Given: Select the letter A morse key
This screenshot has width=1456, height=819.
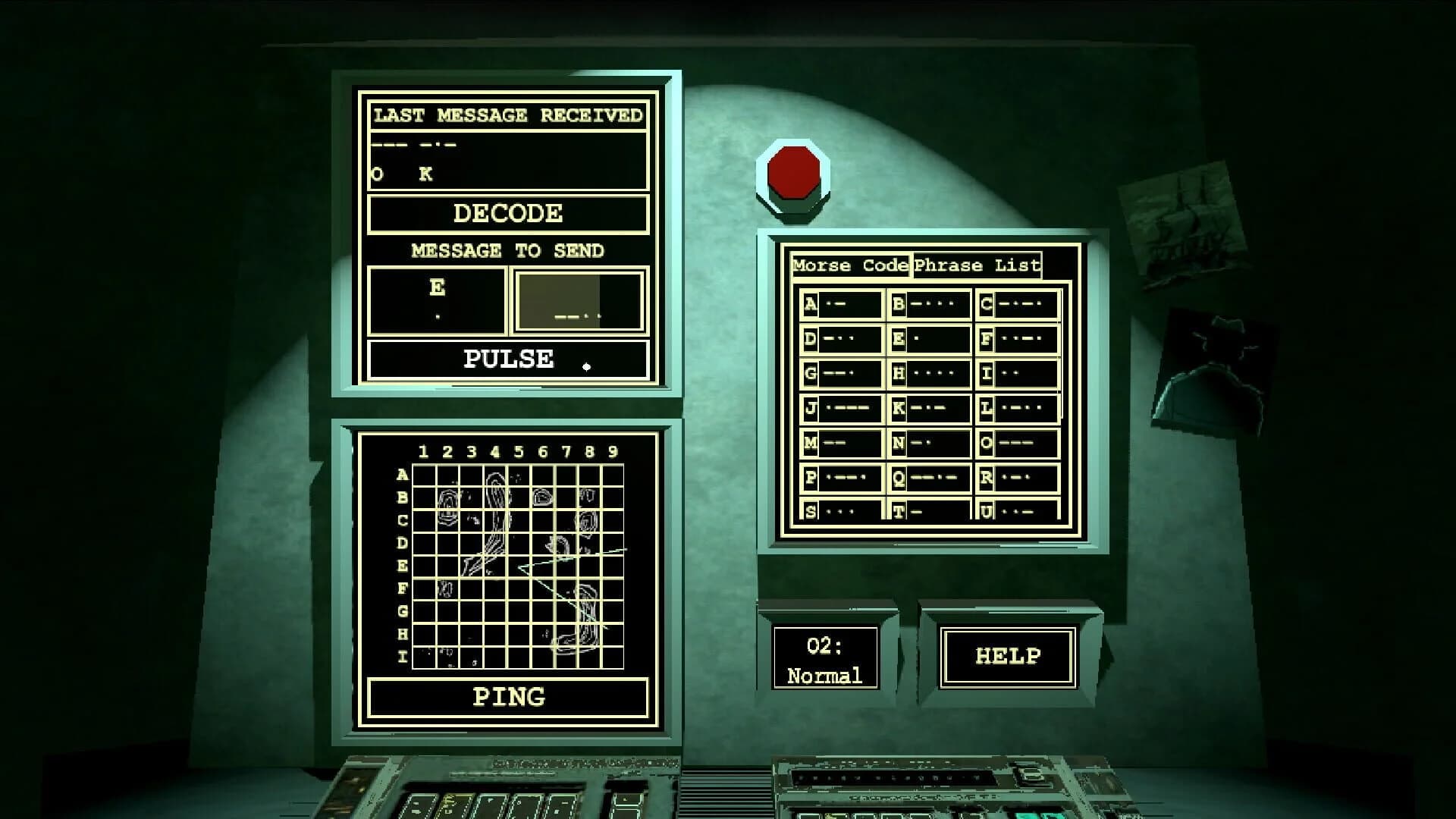Looking at the screenshot, I should click(842, 305).
